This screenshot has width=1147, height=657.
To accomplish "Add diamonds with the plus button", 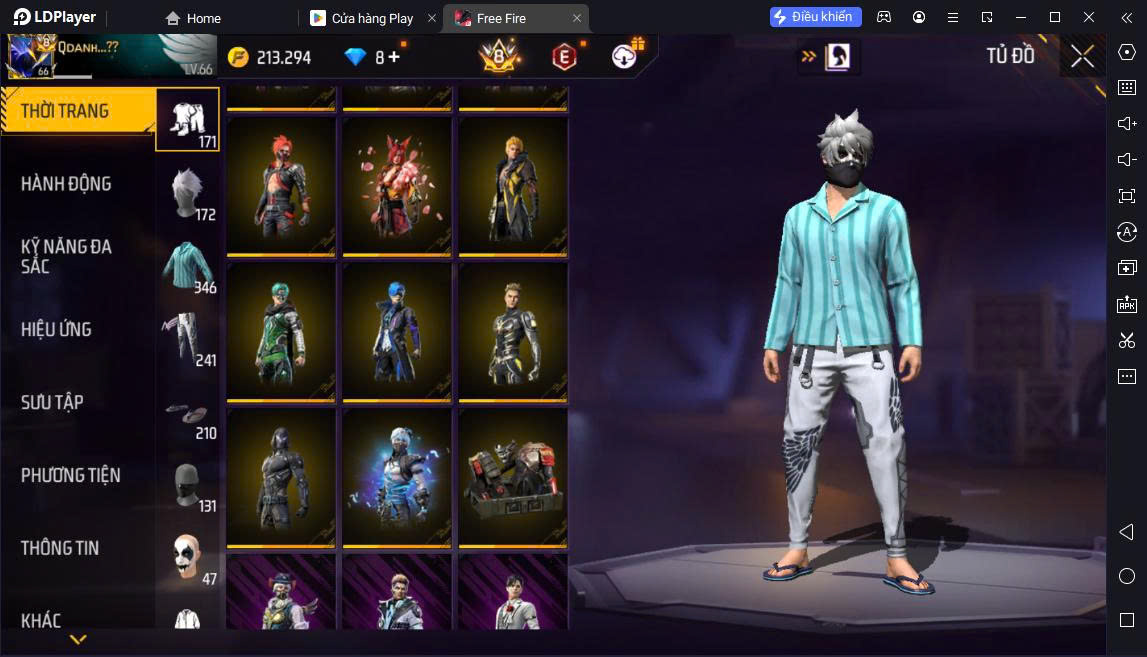I will coord(394,57).
